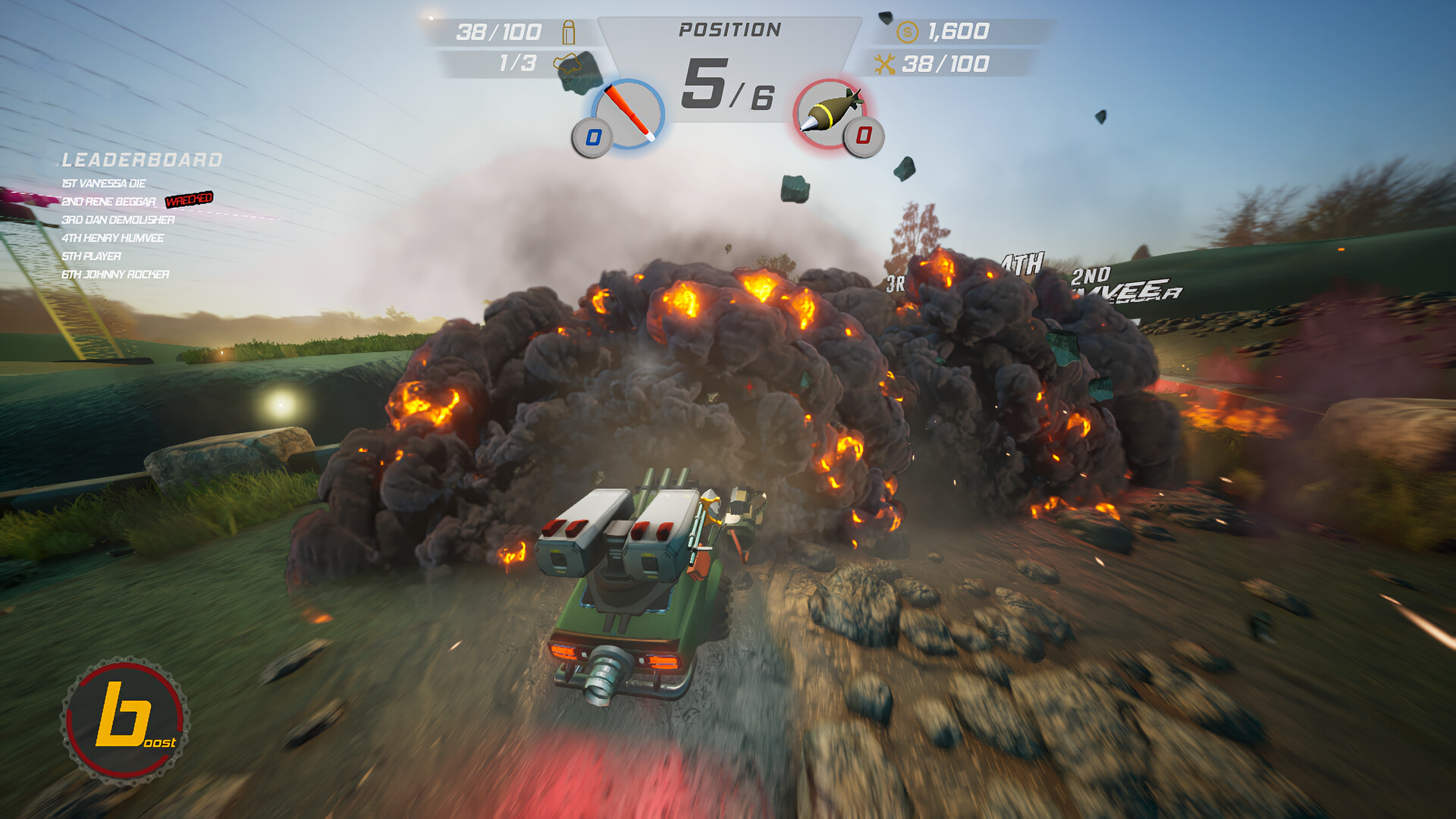
Task: Toggle the bomb ammo counter showing 0
Action: click(864, 137)
